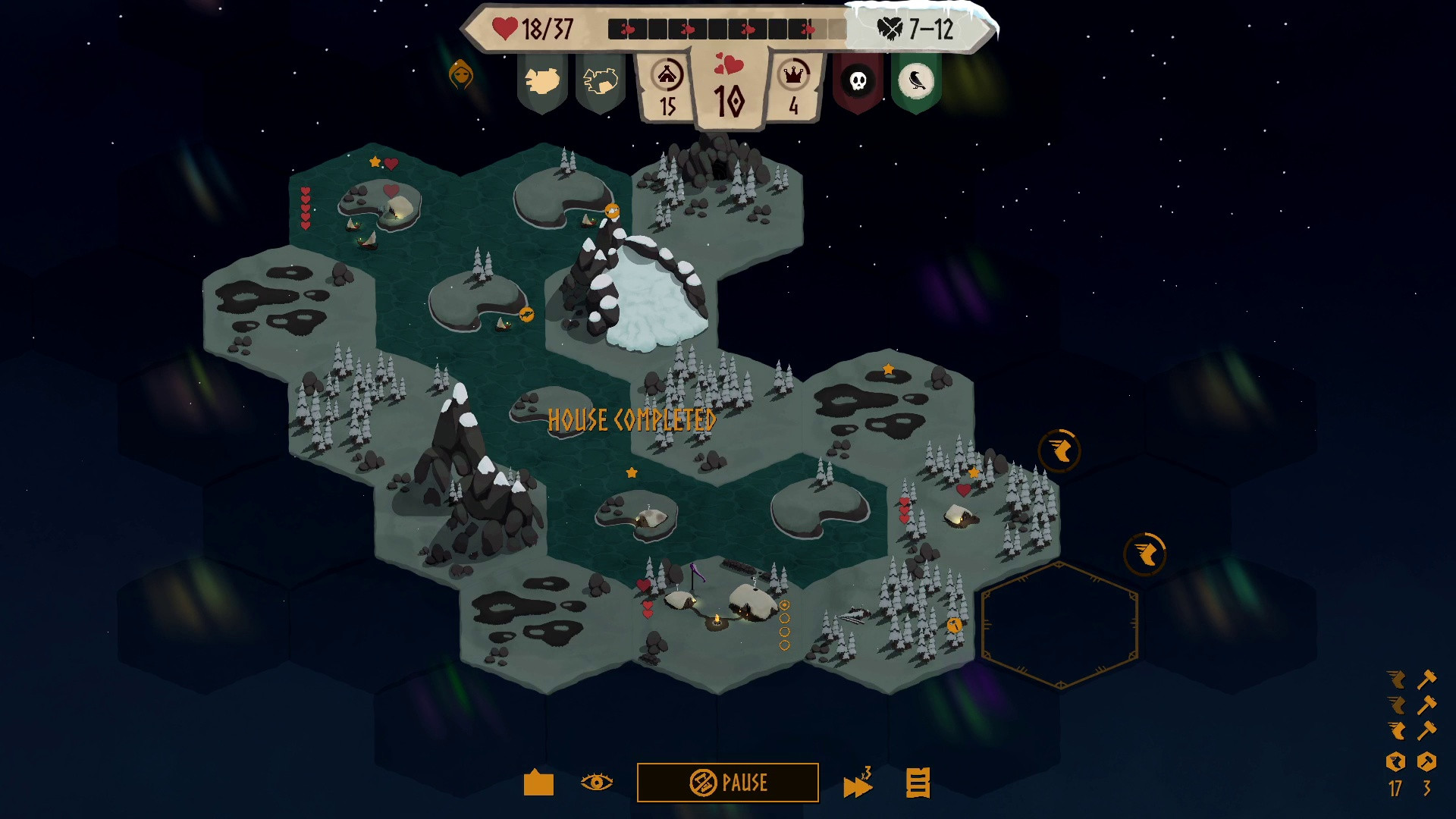Toggle the eye view icon
The width and height of the screenshot is (1456, 819).
596,783
